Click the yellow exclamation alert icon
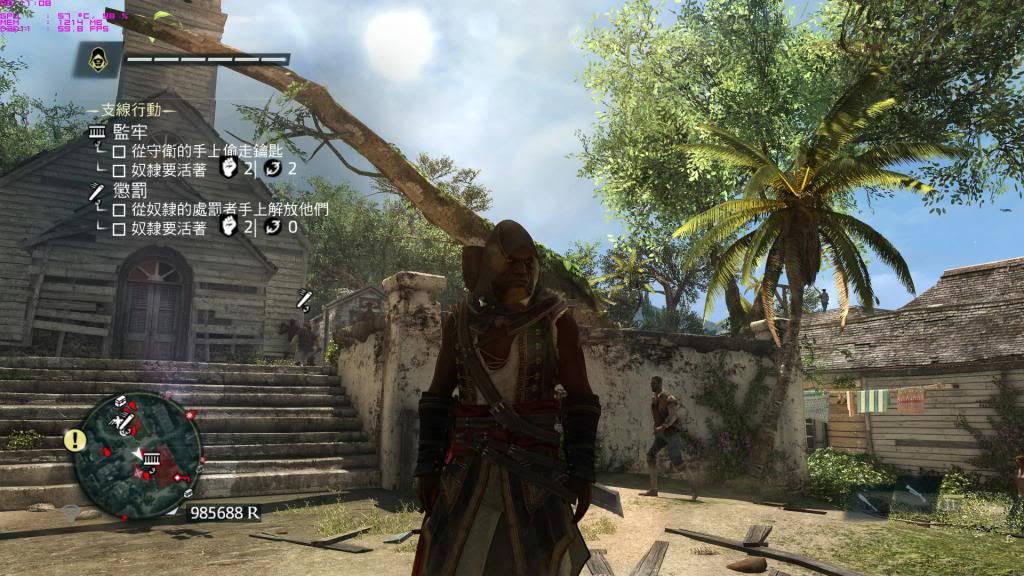Viewport: 1024px width, 576px height. [74, 439]
